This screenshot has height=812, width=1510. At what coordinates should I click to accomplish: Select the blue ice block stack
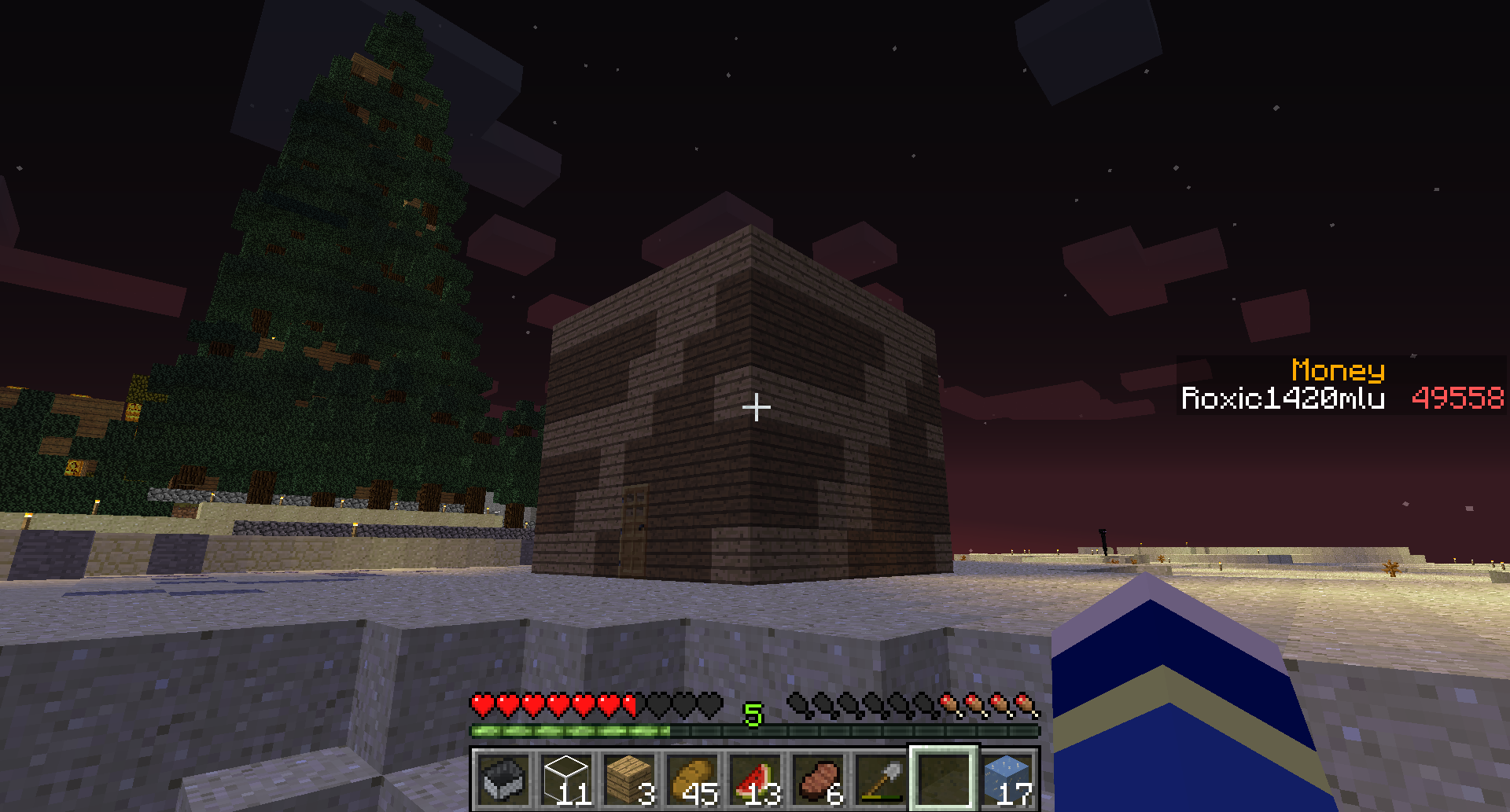point(1007,779)
